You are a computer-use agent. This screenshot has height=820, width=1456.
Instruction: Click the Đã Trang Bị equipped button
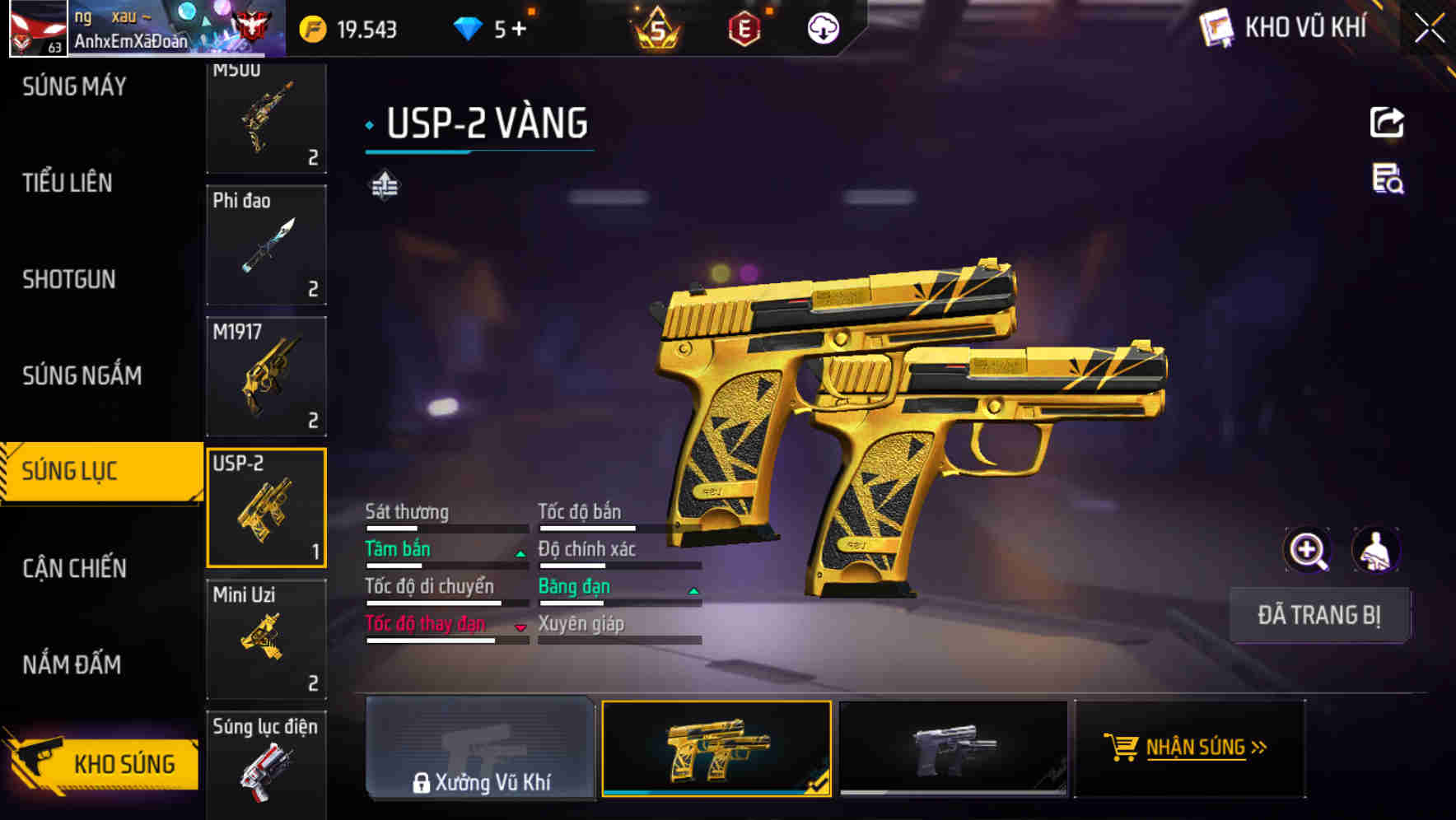(1319, 615)
